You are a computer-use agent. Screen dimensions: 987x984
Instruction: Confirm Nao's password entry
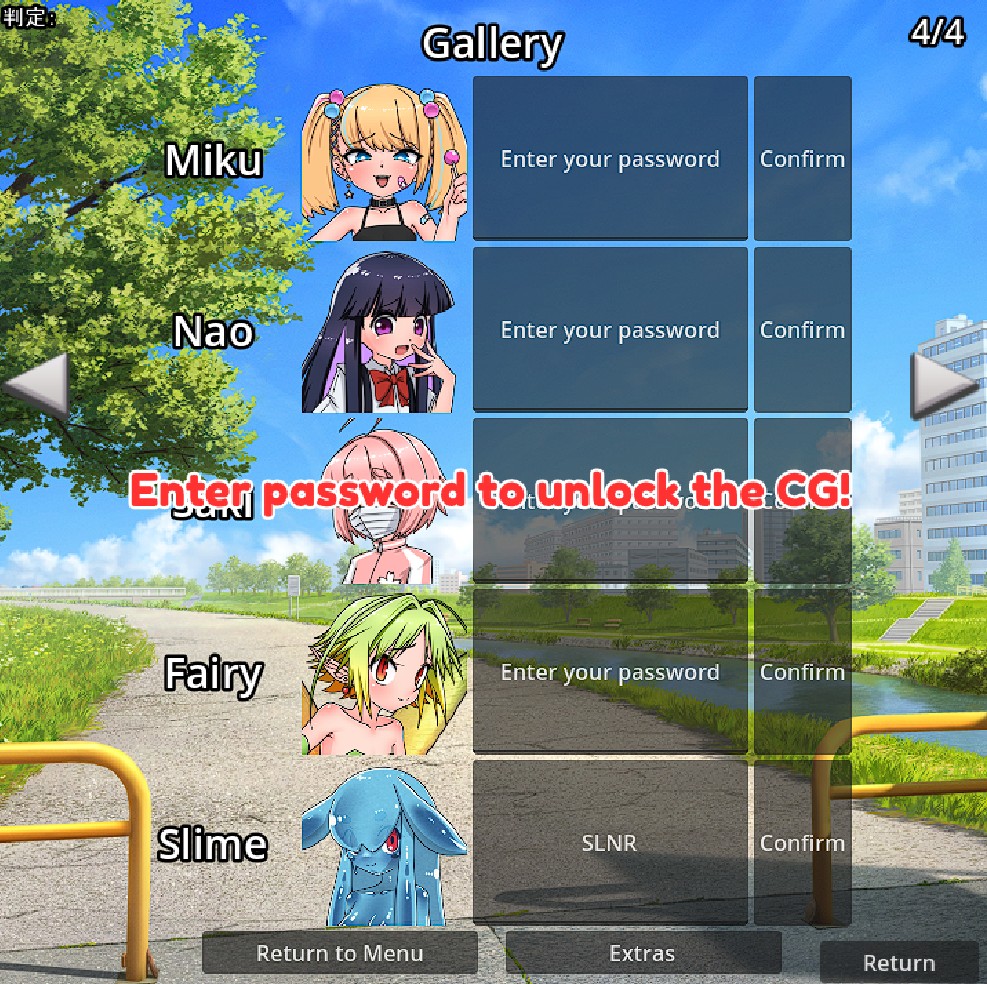802,329
